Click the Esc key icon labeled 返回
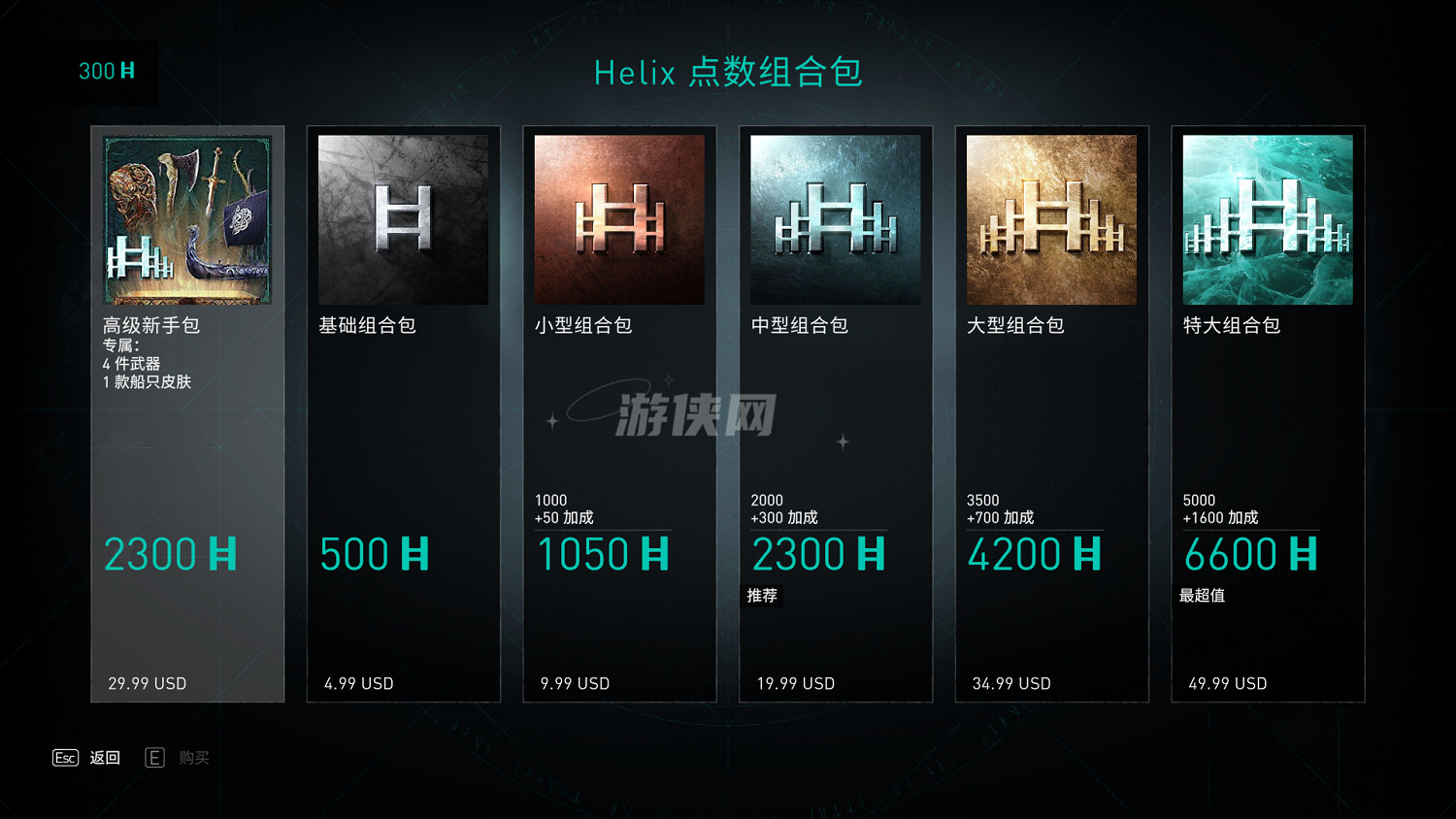Viewport: 1456px width, 819px height. click(65, 758)
